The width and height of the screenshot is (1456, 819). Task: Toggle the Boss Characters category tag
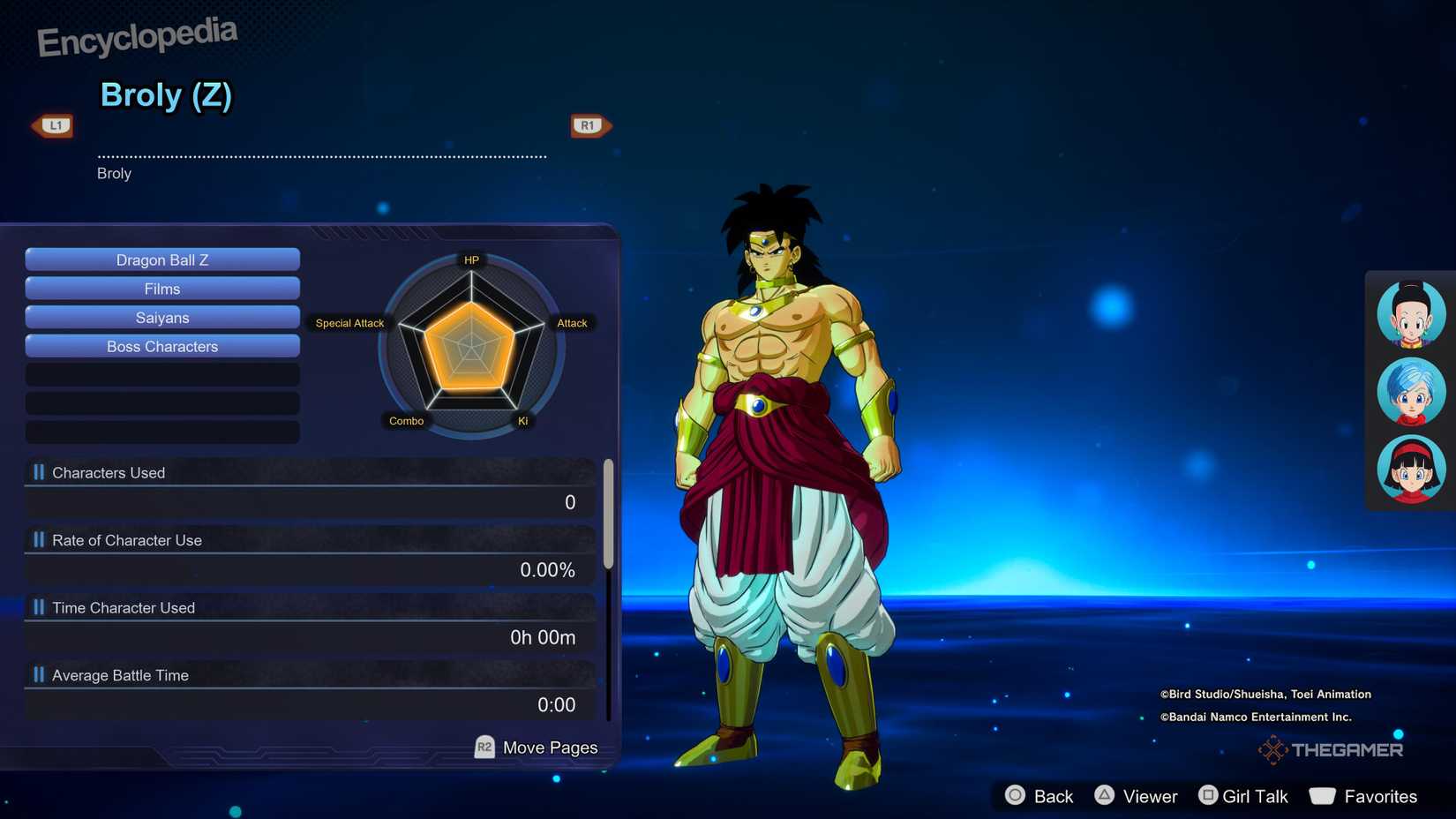coord(161,346)
